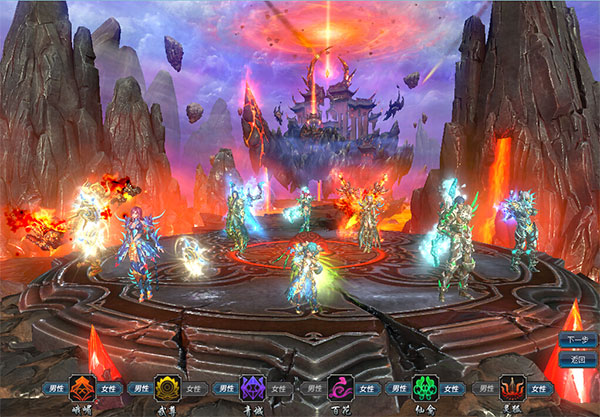Pick 女性 (female) beside the red flame emblem

pyautogui.click(x=541, y=388)
